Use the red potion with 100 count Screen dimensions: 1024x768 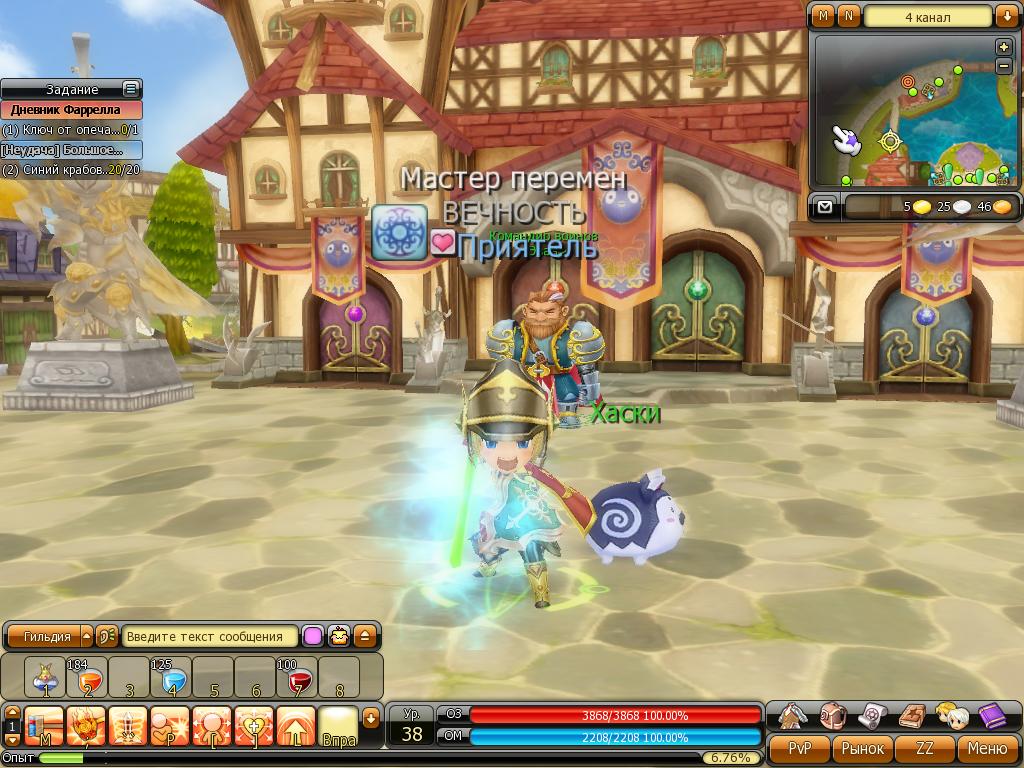(297, 678)
